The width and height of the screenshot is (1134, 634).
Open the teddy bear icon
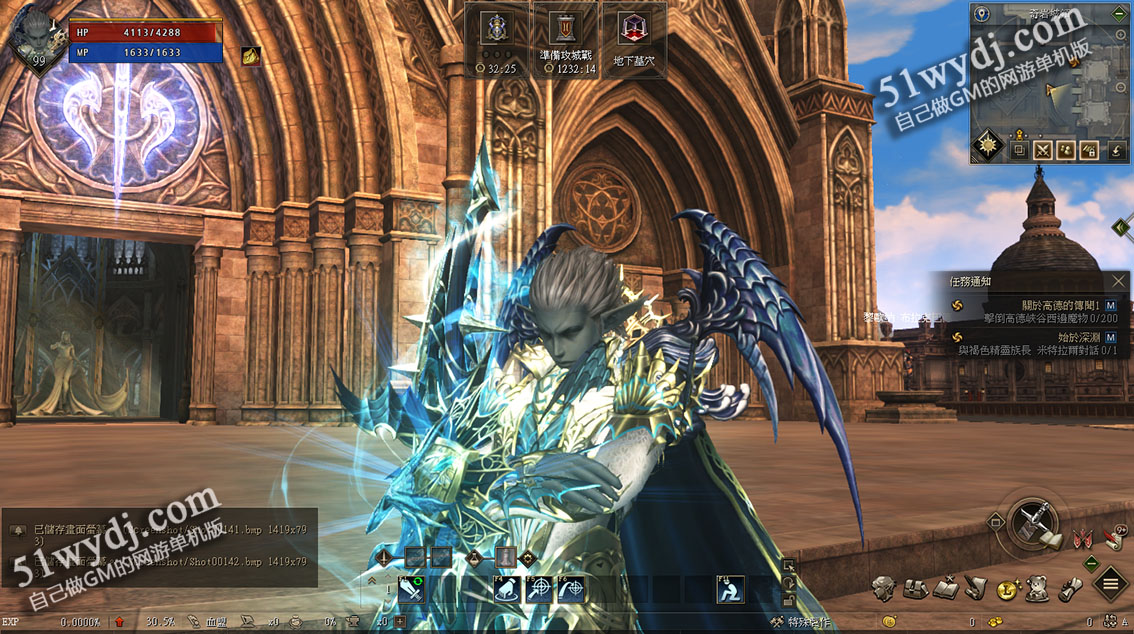pos(1038,589)
